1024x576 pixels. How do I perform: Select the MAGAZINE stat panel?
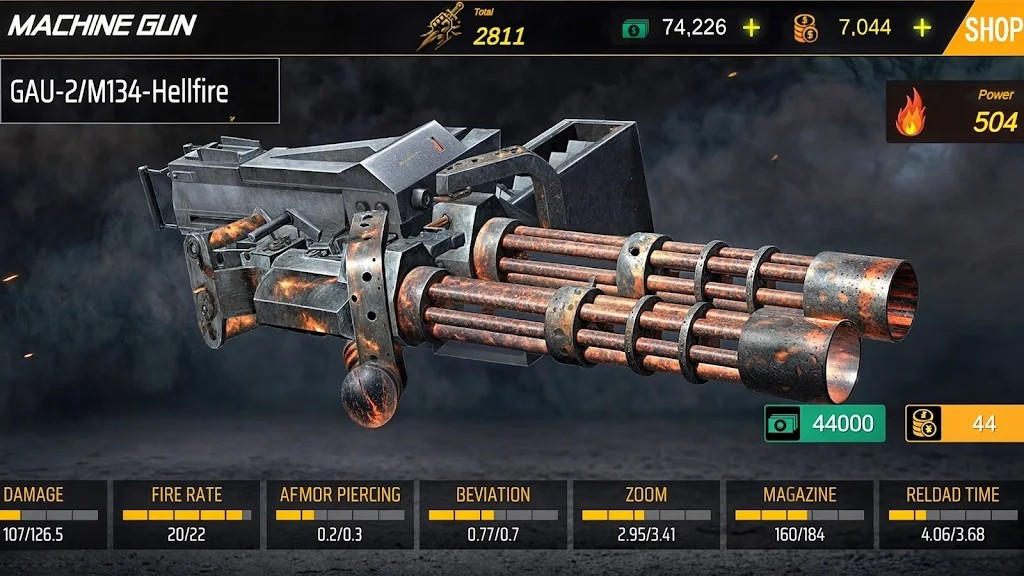coord(799,514)
